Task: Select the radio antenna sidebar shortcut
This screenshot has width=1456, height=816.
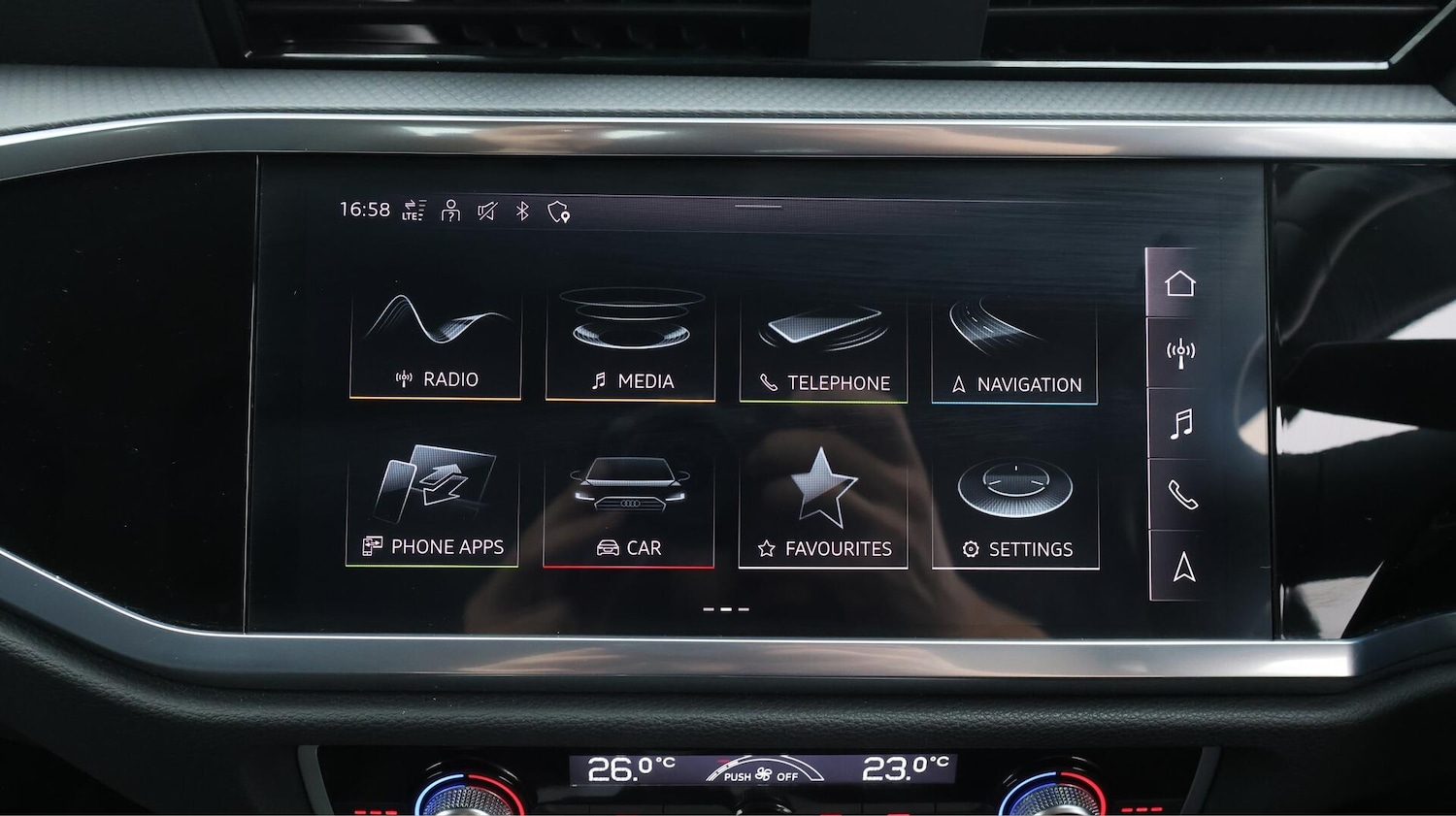Action: coord(1180,353)
